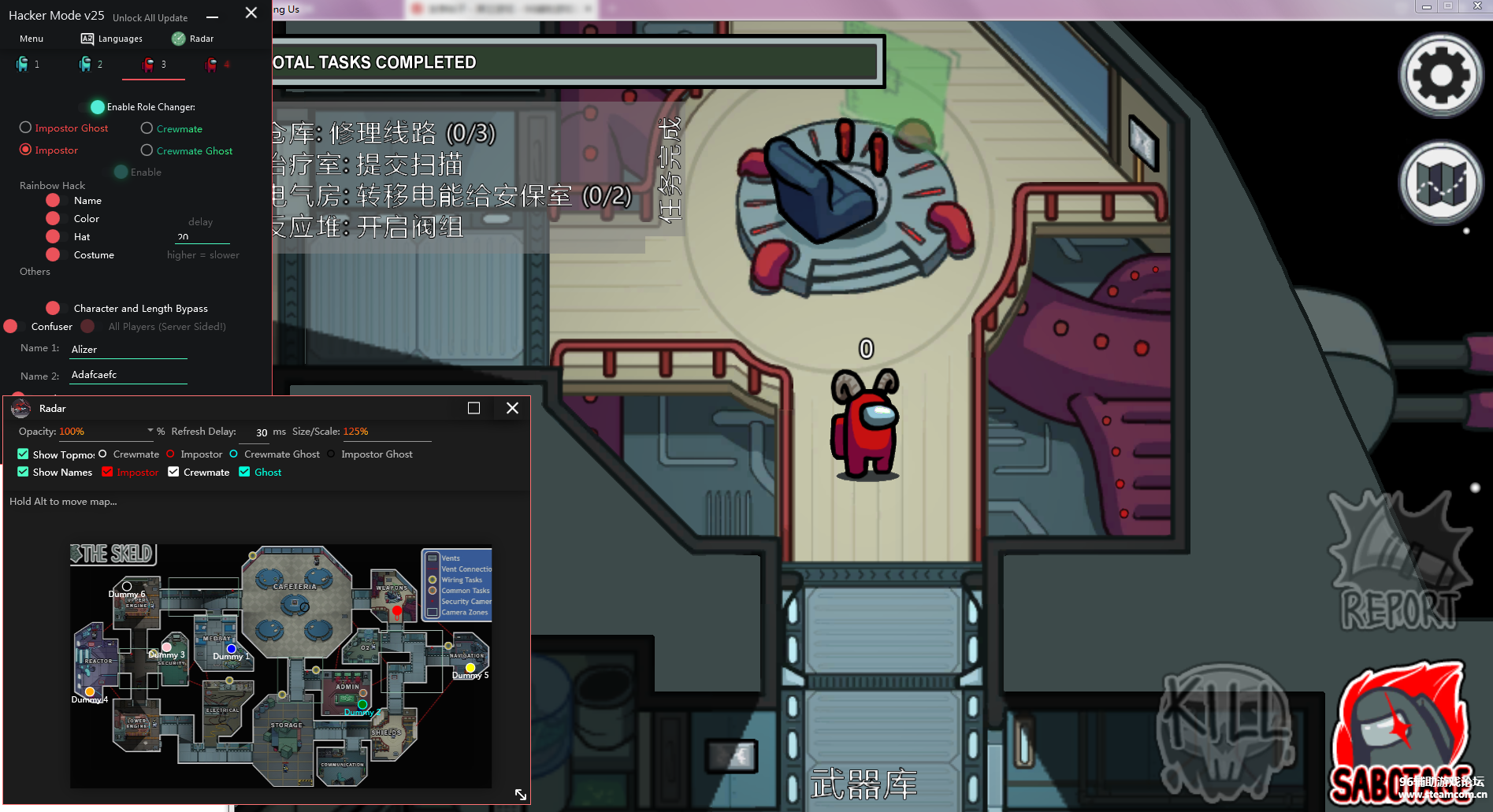Open the Opacity percentage dropdown
1493x812 pixels.
click(x=150, y=431)
